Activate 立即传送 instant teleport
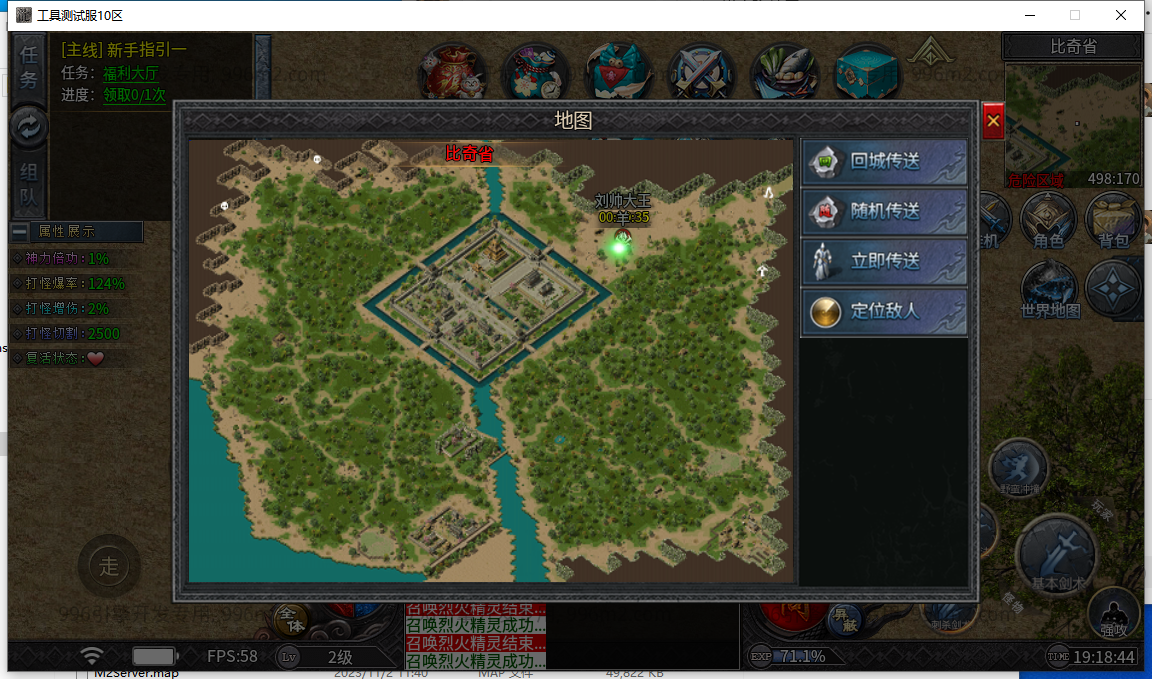Screen dimensions: 1152x679 pyautogui.click(x=884, y=261)
